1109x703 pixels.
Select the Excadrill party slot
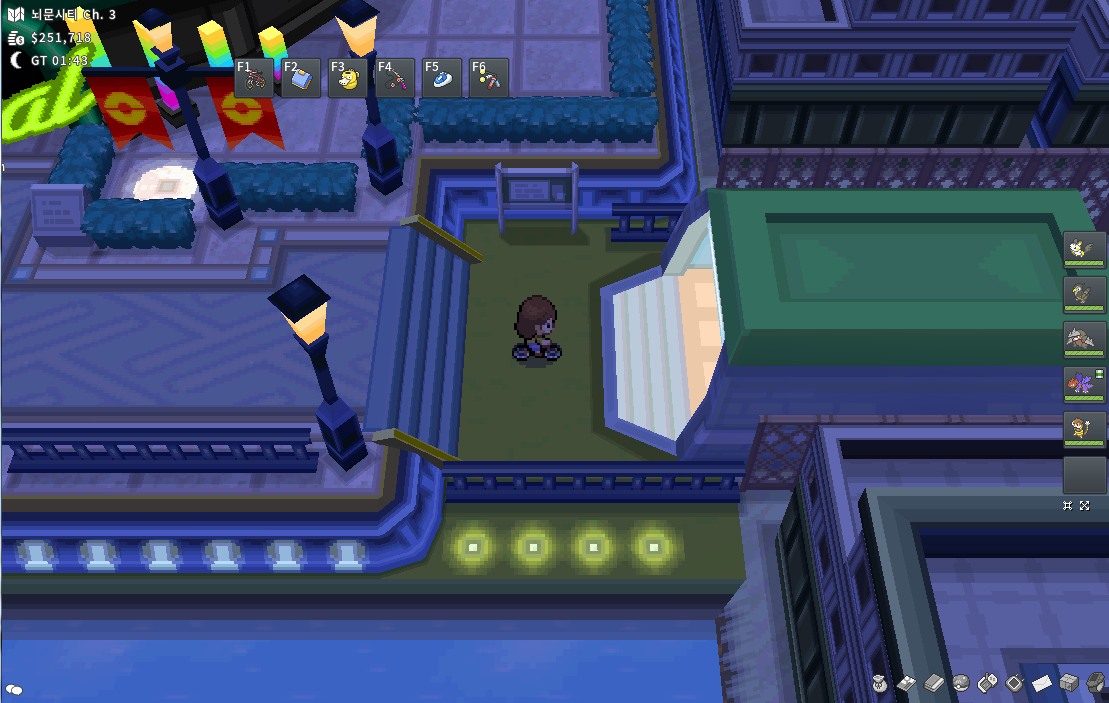[1084, 339]
